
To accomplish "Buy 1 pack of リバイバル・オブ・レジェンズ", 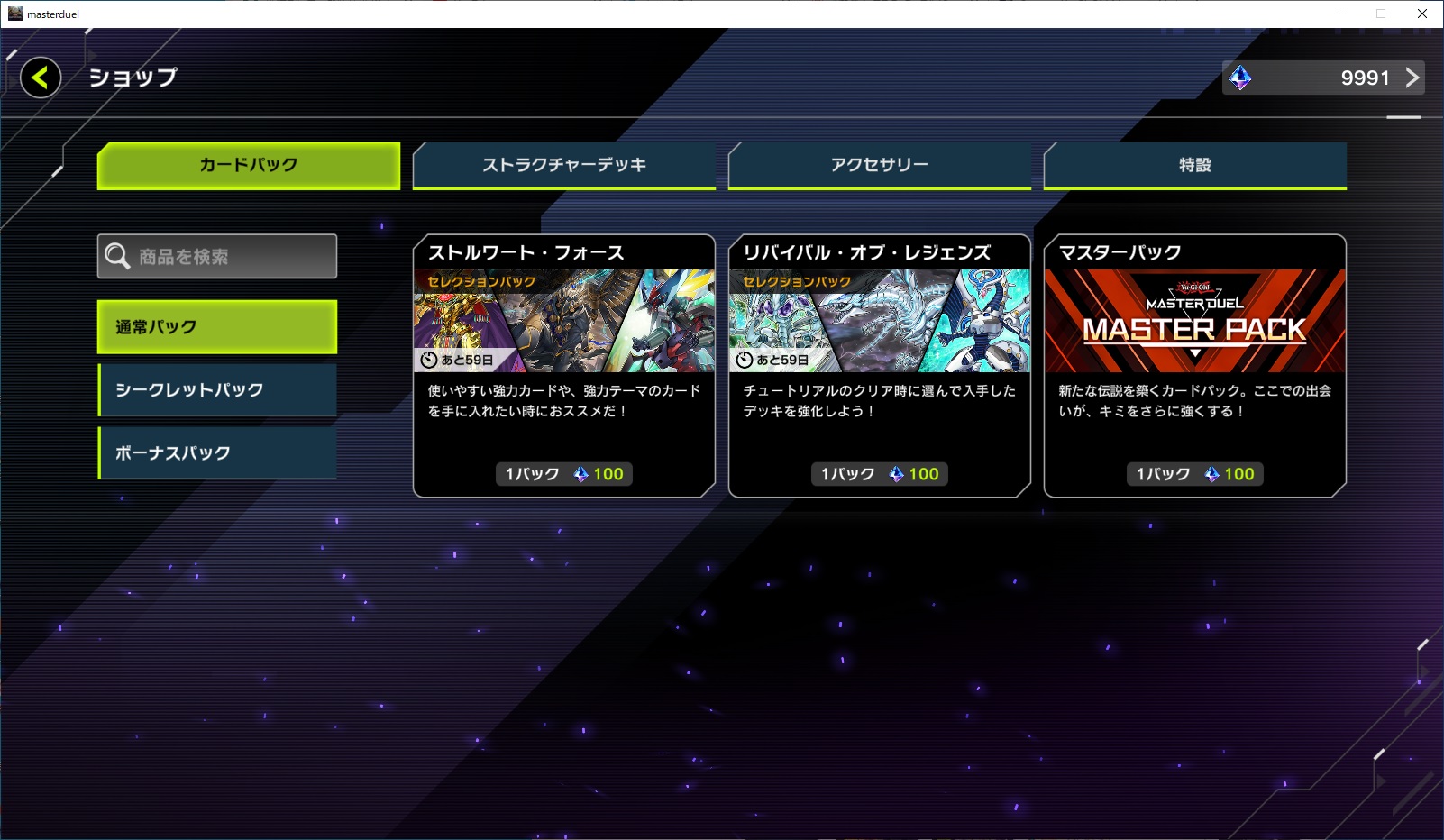I will 879,474.
